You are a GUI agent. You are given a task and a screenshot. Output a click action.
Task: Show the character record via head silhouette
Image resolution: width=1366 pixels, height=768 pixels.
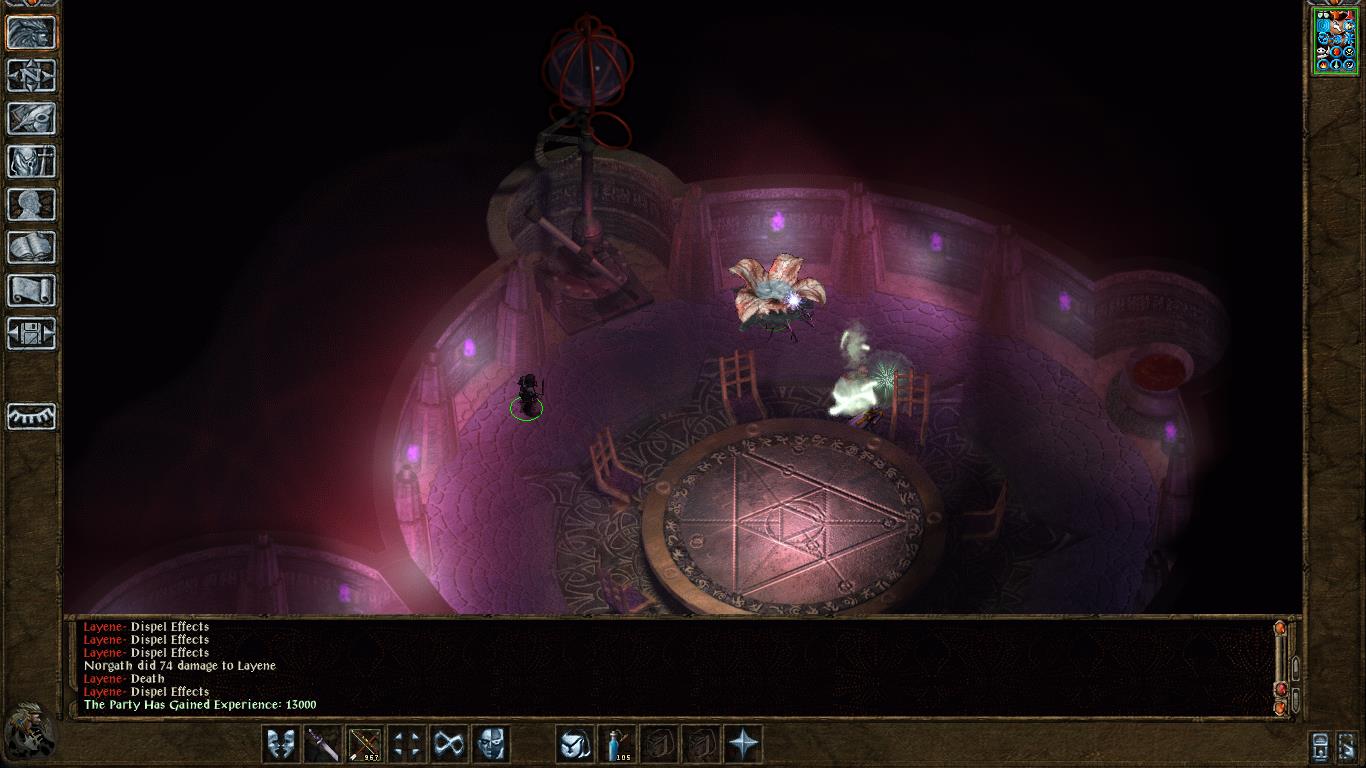[x=31, y=204]
